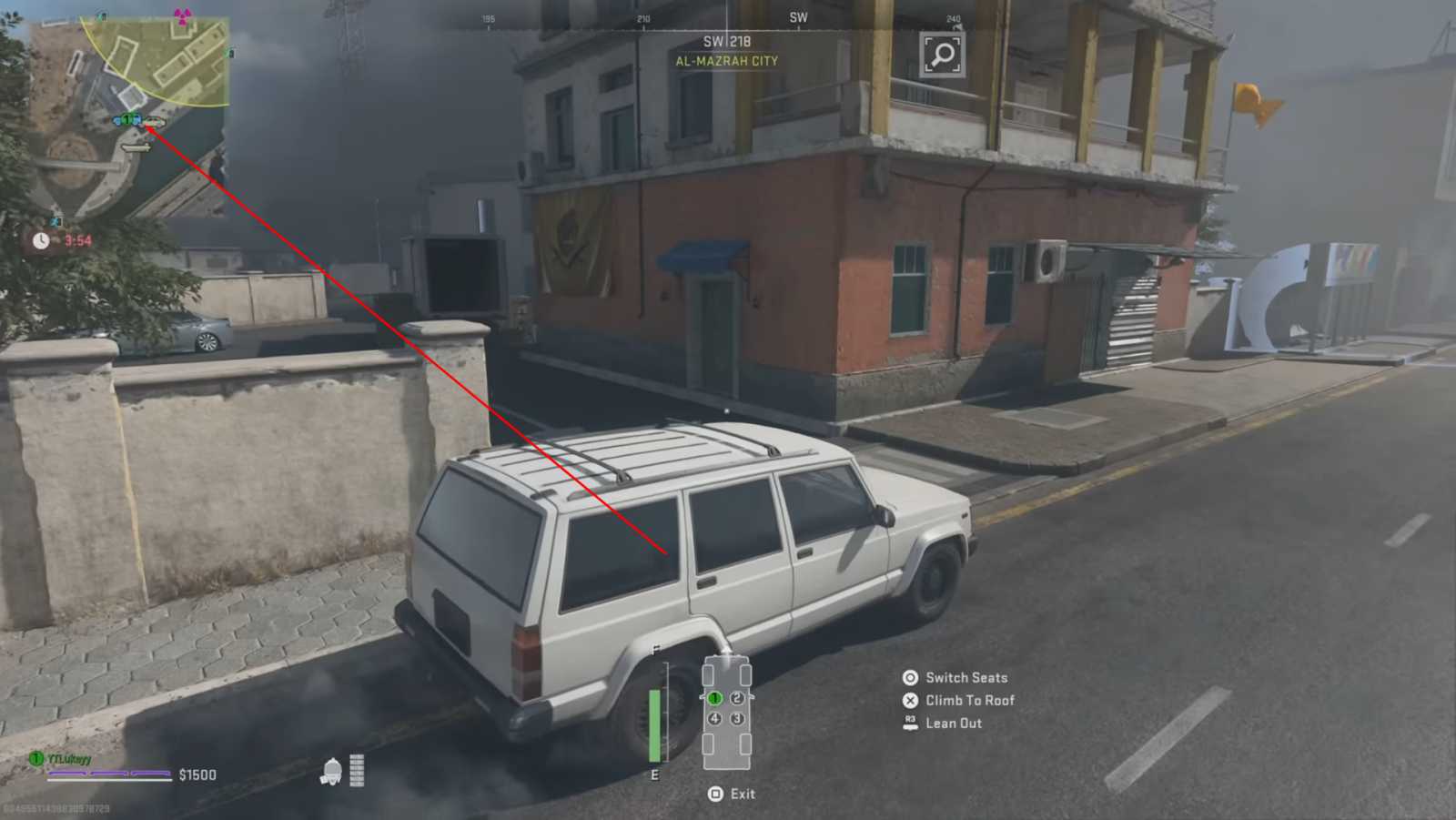The width and height of the screenshot is (1456, 820).
Task: Click the R3 stick icon next to Lean Out
Action: (x=908, y=722)
